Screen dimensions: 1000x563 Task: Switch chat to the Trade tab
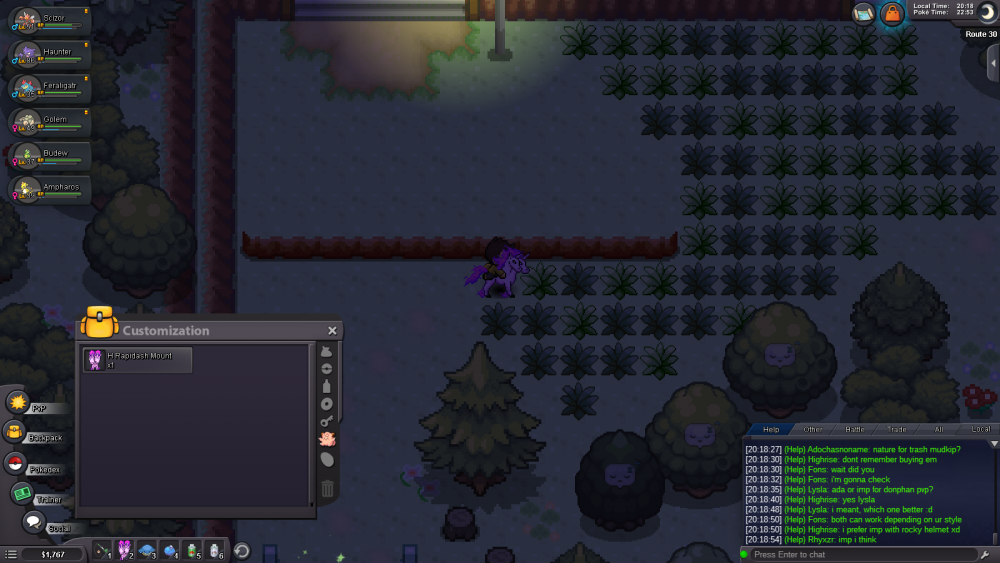(x=896, y=429)
